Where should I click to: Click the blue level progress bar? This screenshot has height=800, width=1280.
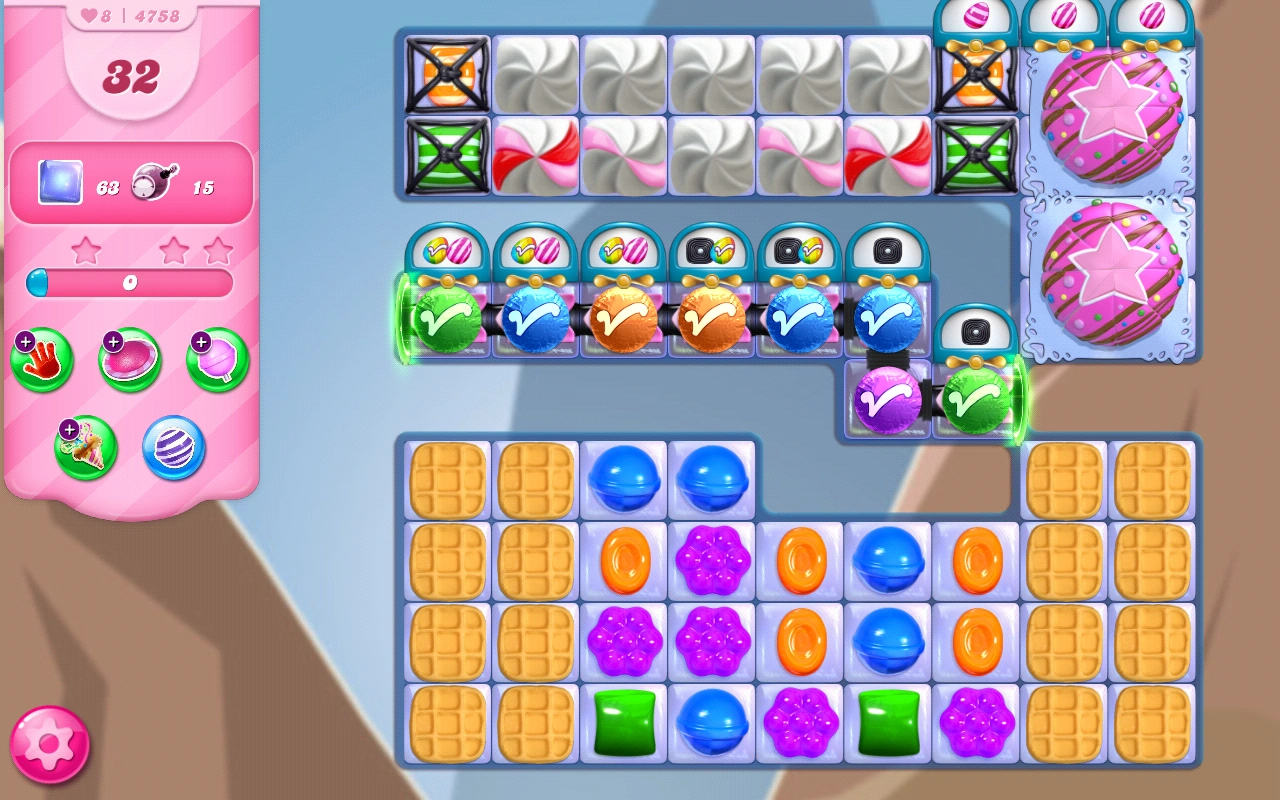pyautogui.click(x=131, y=283)
